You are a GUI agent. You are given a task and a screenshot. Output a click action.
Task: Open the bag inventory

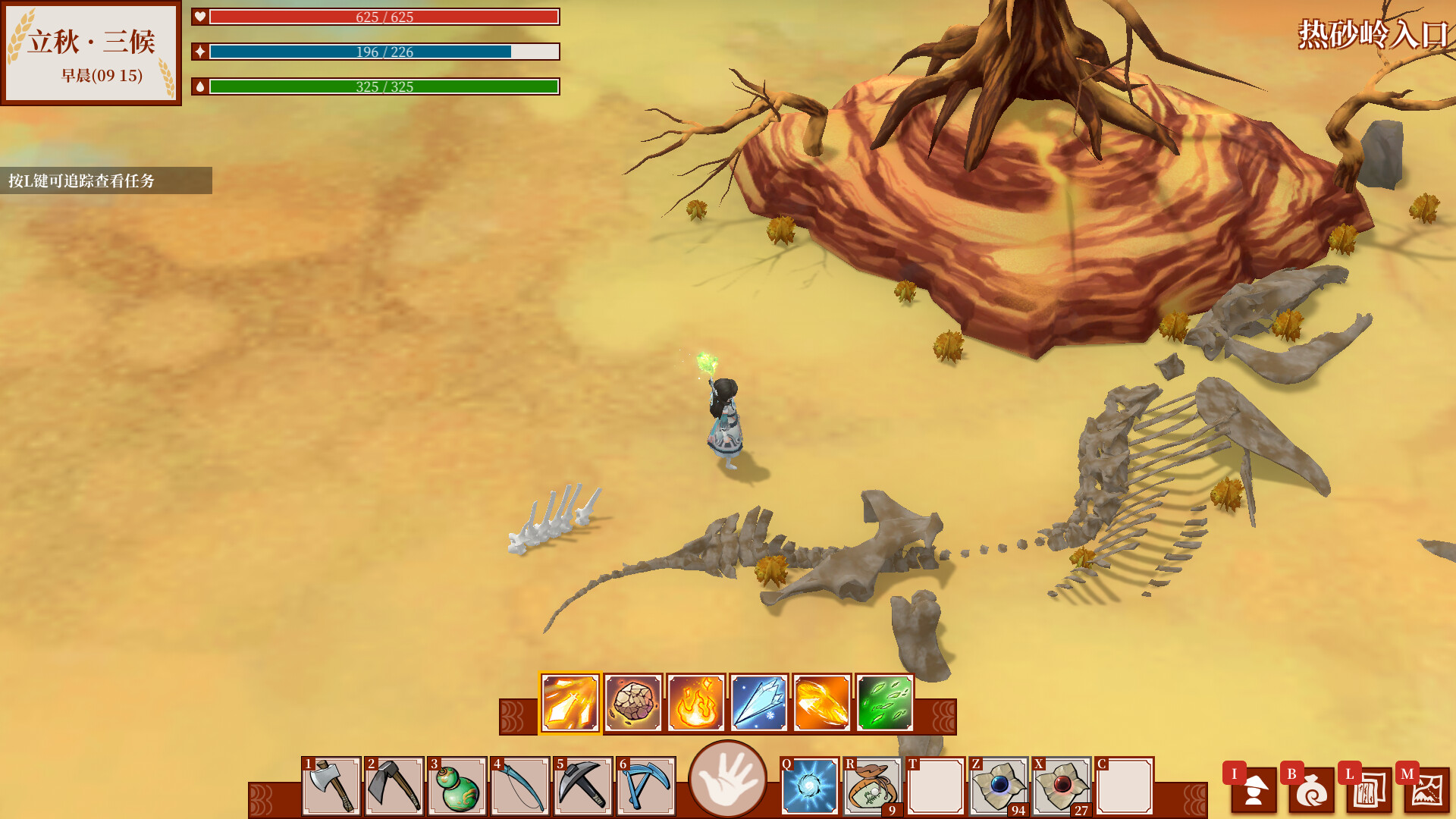[x=1311, y=790]
